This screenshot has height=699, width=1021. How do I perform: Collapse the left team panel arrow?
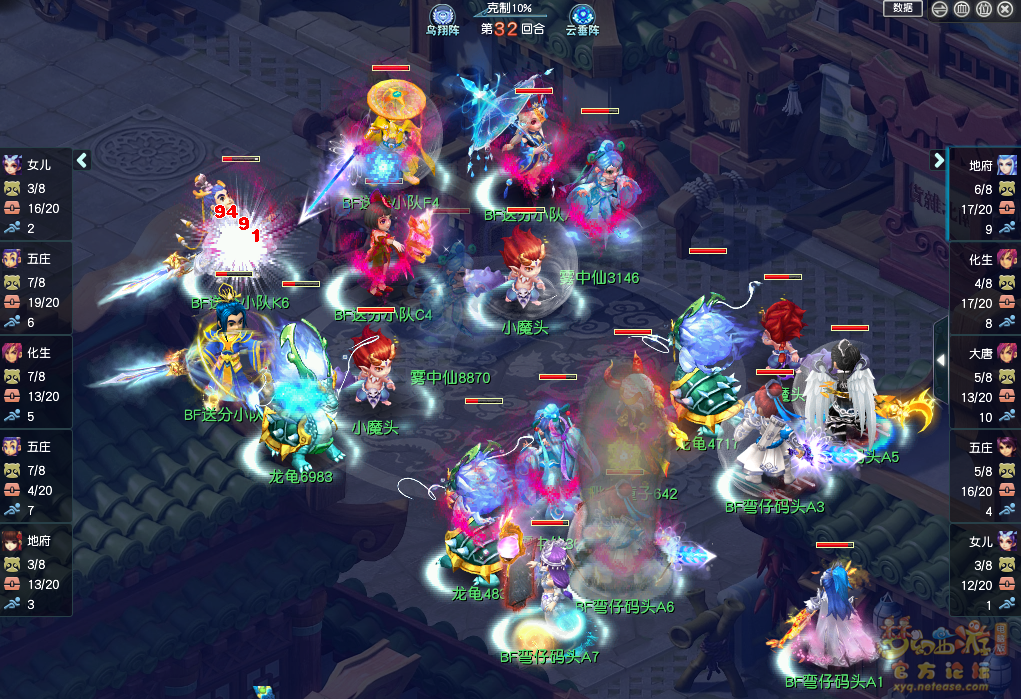coord(83,160)
